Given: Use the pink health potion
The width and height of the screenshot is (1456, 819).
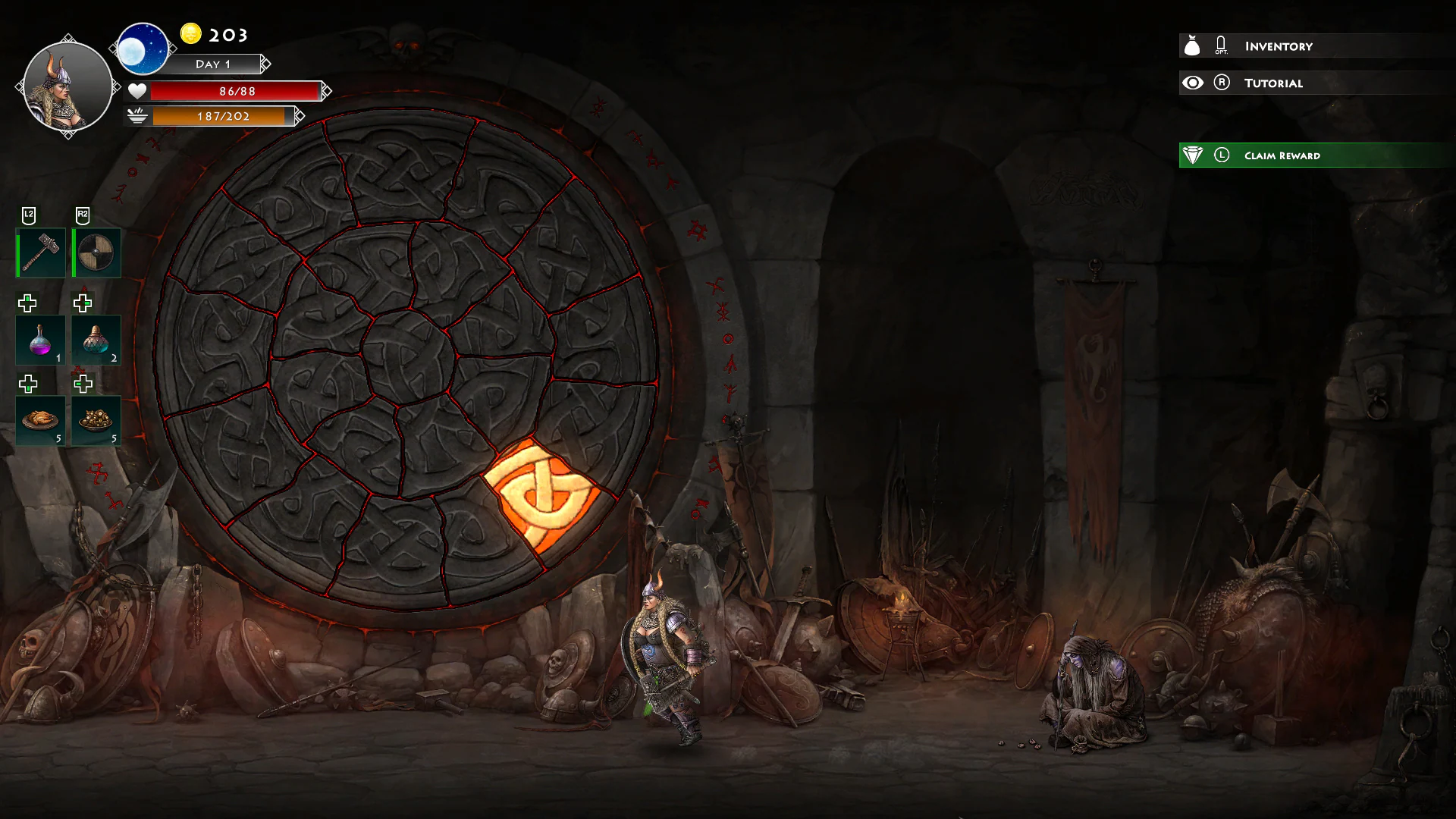Looking at the screenshot, I should click(39, 340).
